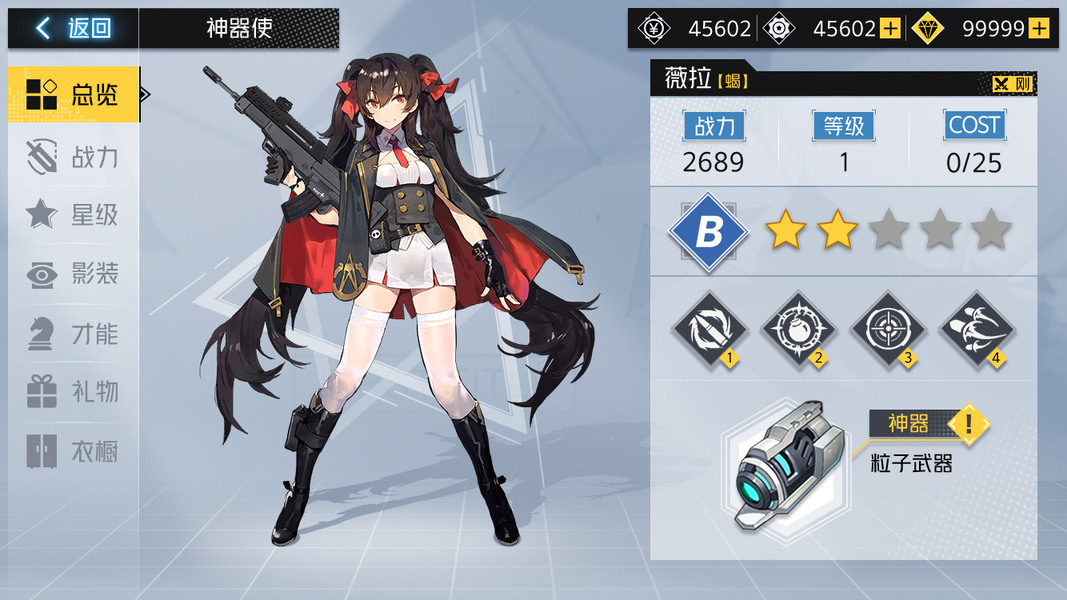Add more diamonds with the plus button
Image resolution: width=1067 pixels, height=600 pixels.
[x=1038, y=29]
